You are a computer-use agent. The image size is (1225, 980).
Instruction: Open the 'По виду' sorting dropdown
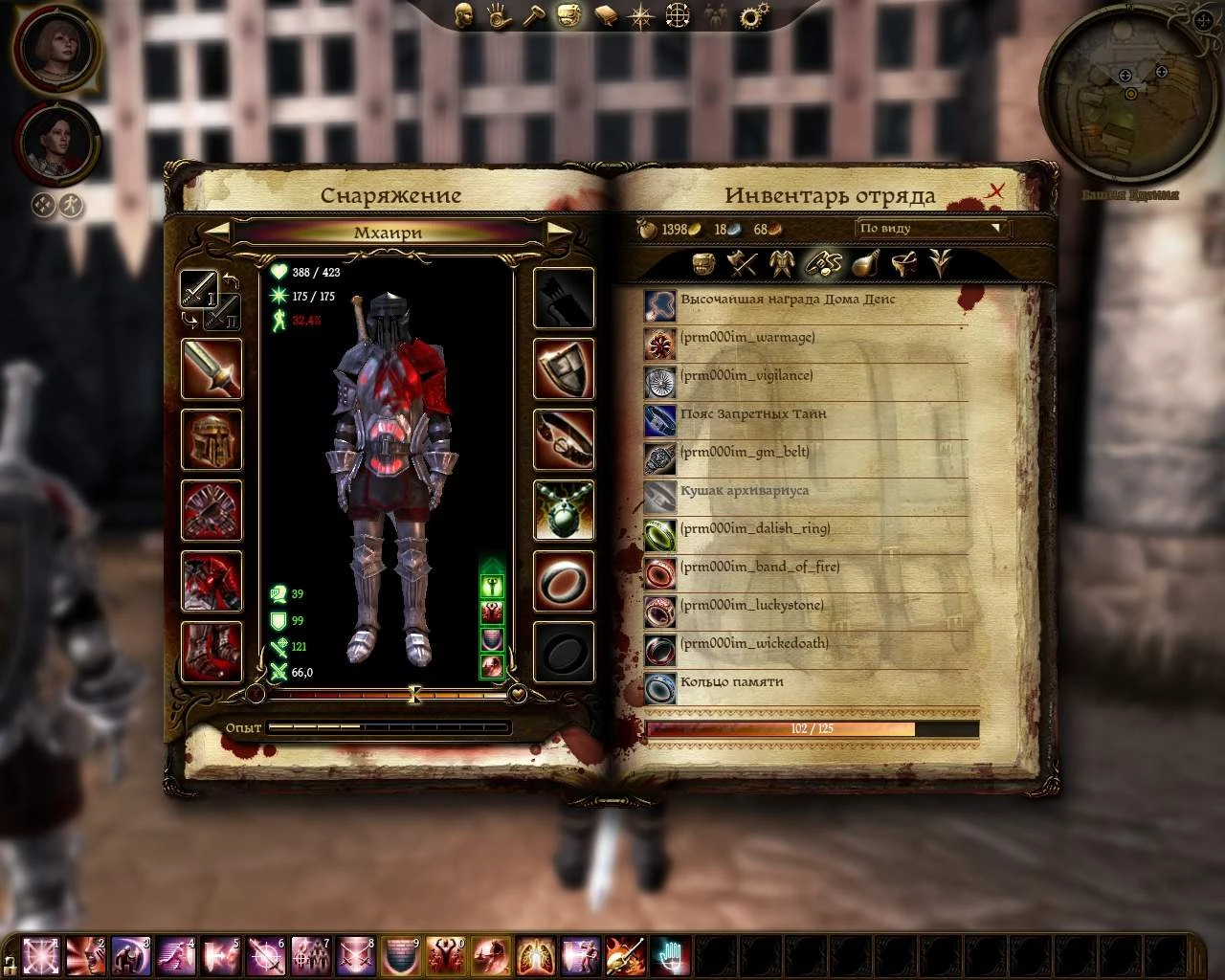(928, 229)
